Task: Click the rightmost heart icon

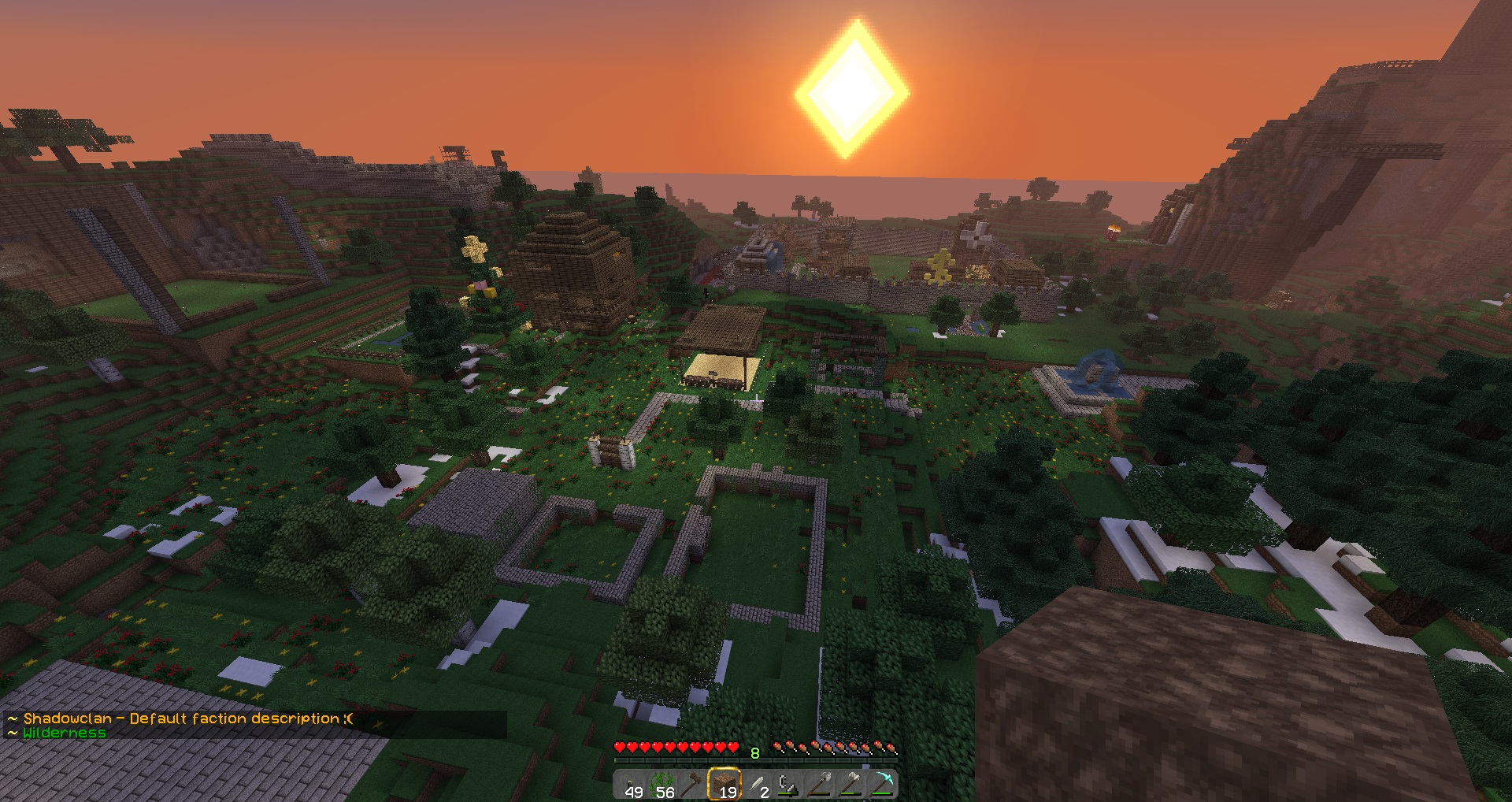Action: (732, 747)
